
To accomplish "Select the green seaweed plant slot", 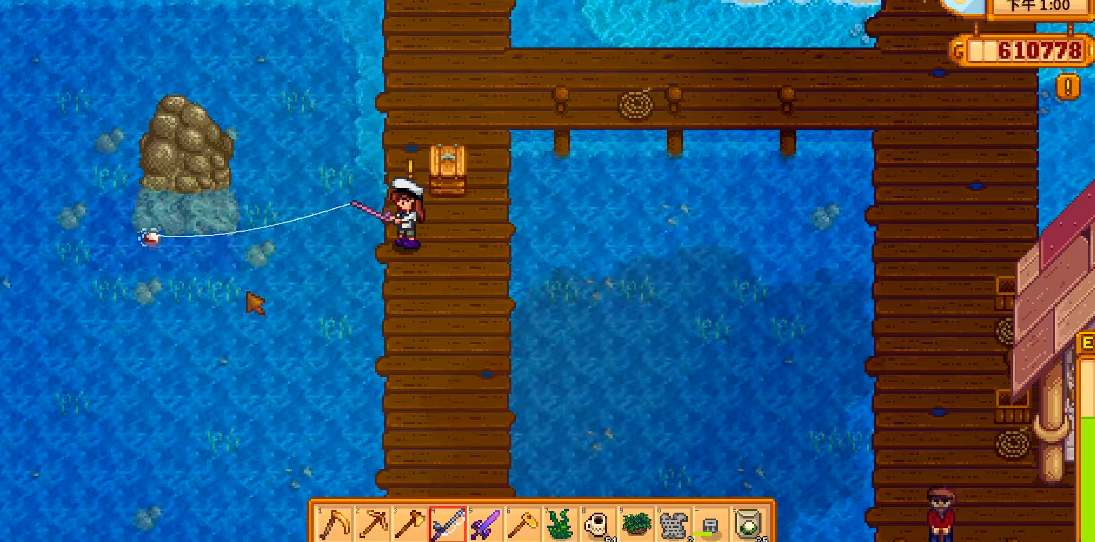I will point(561,523).
